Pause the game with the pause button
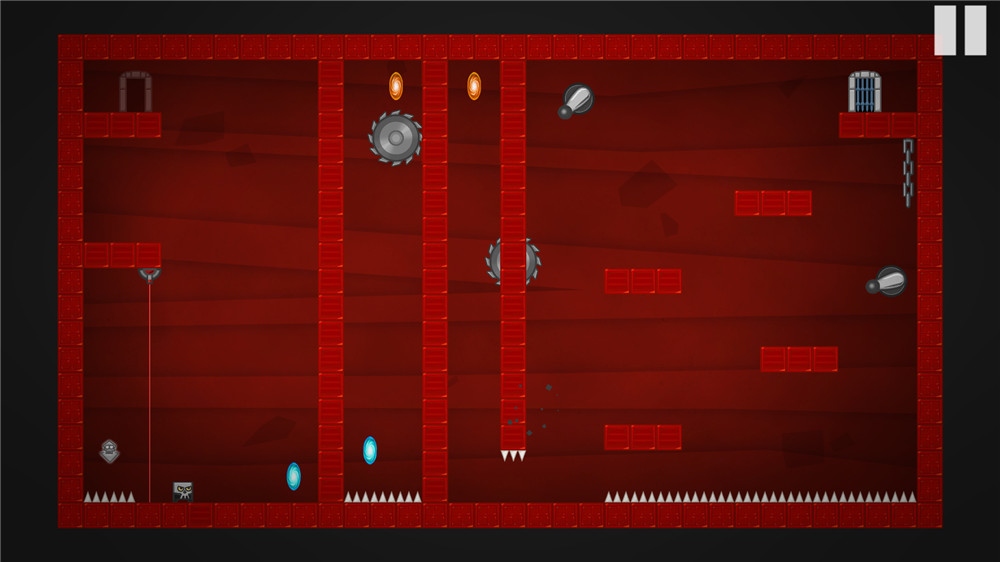The width and height of the screenshot is (1000, 562). 960,30
